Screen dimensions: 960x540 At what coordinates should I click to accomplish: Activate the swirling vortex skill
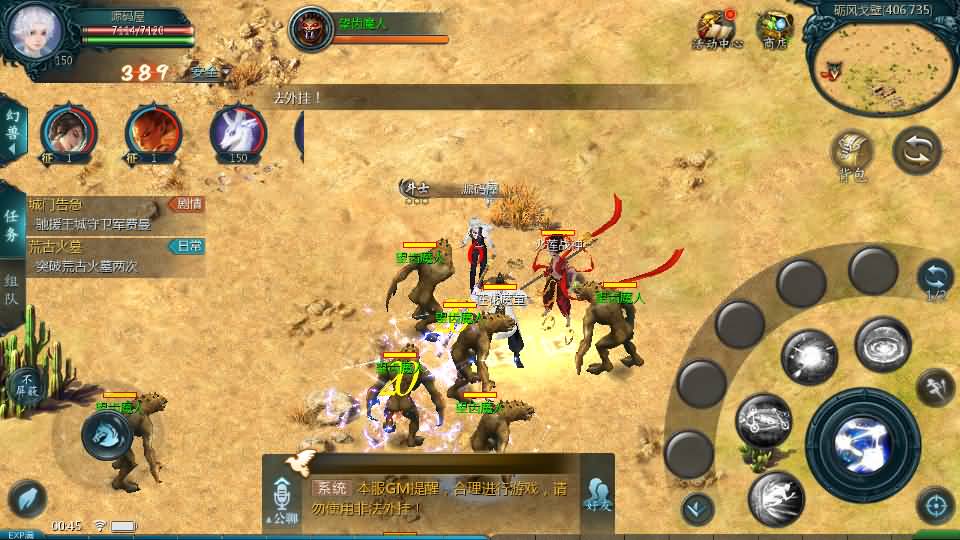(x=882, y=345)
